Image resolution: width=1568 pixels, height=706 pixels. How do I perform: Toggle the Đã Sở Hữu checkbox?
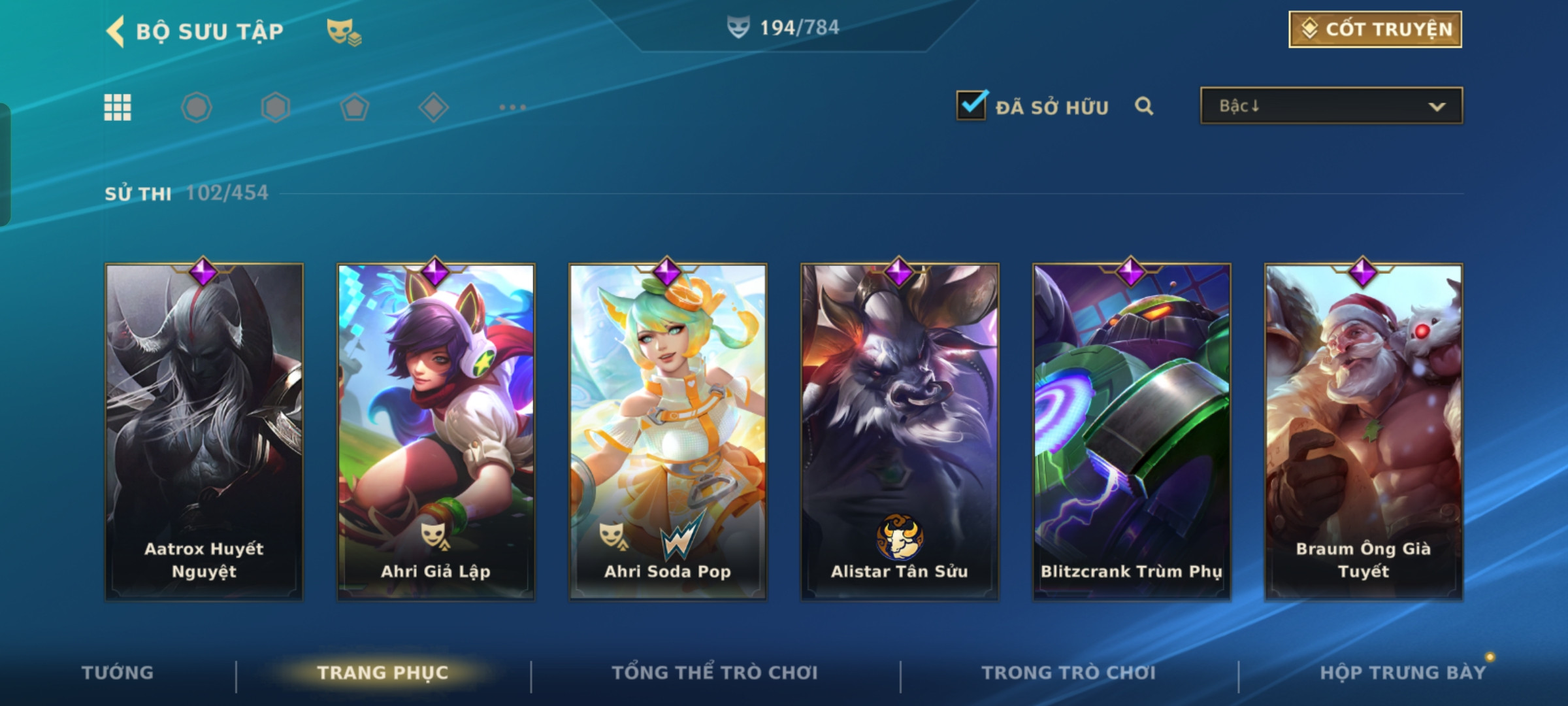tap(972, 105)
